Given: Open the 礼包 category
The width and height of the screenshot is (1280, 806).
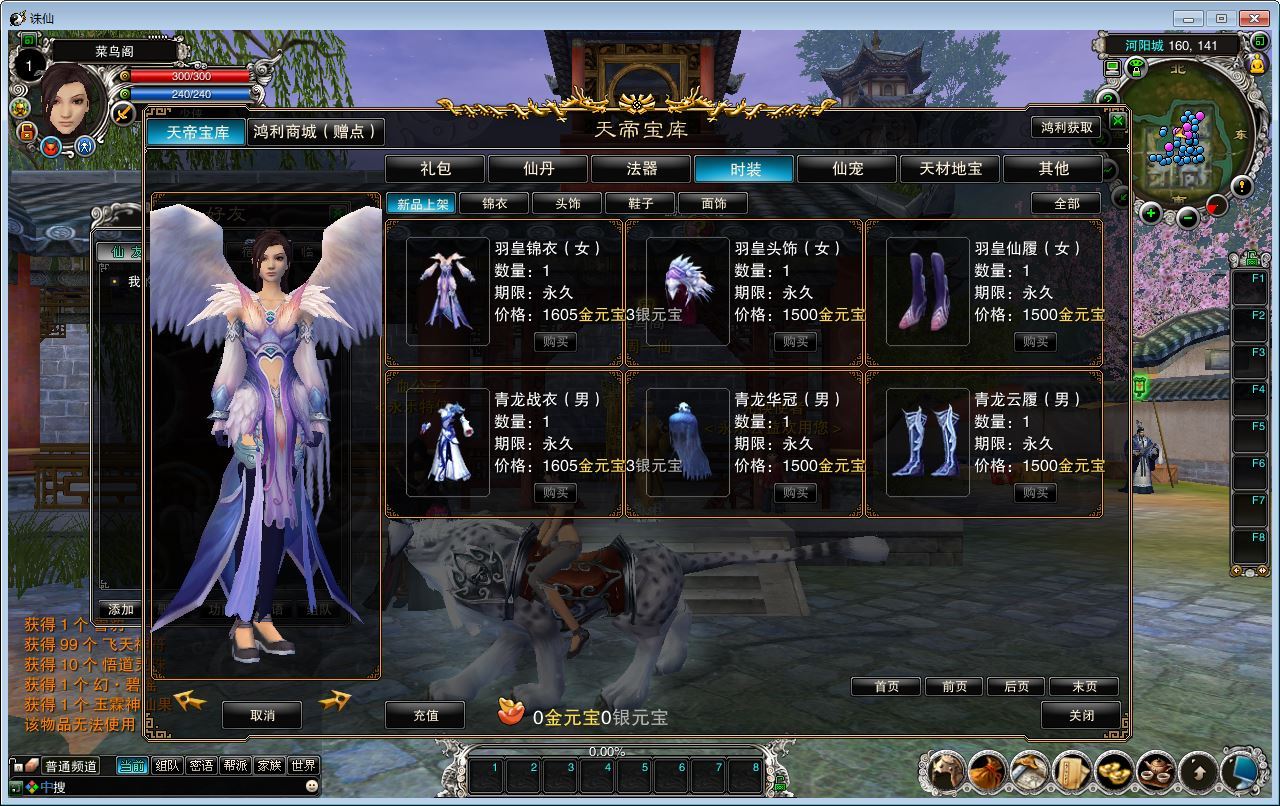Looking at the screenshot, I should pos(436,169).
